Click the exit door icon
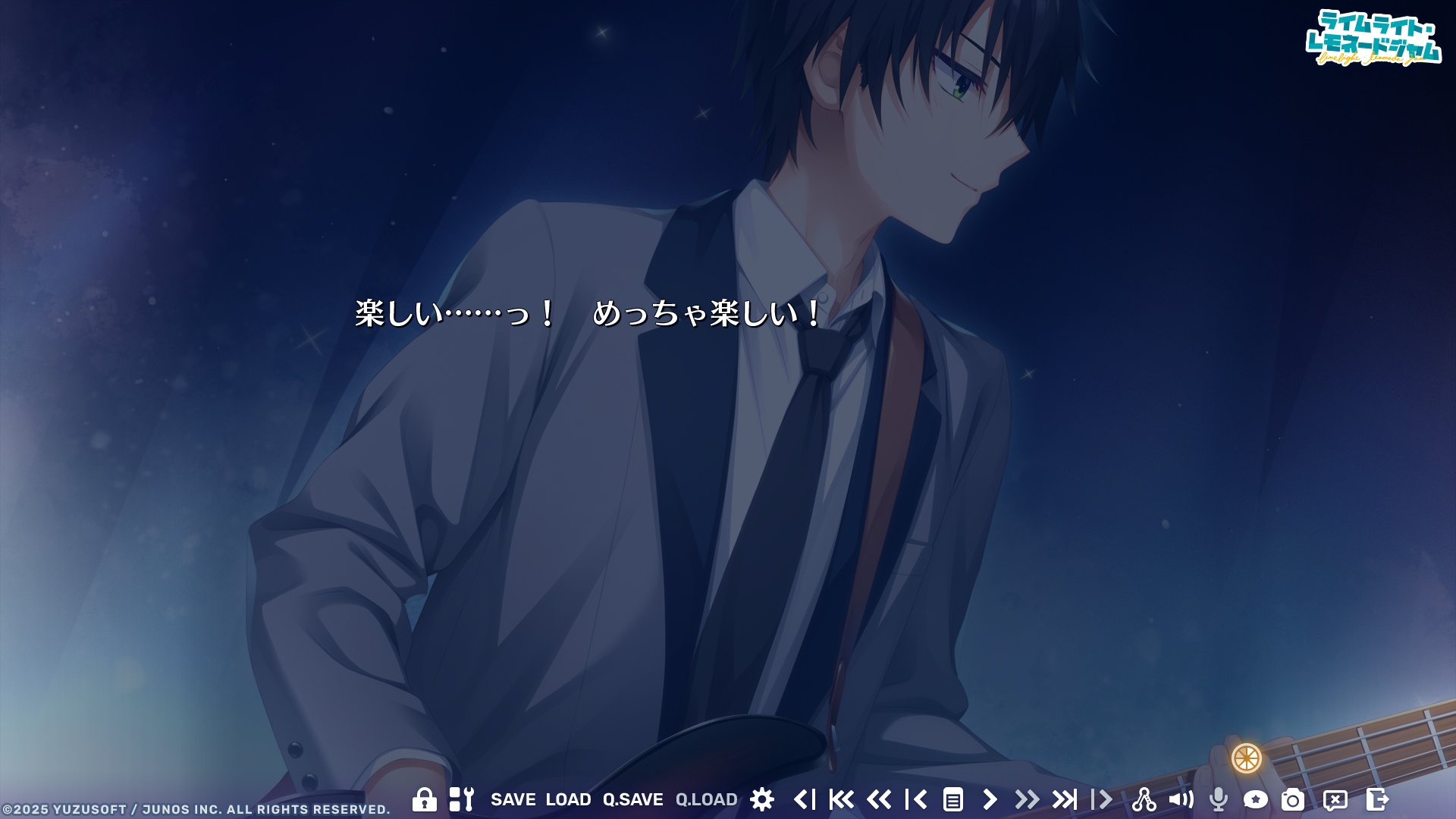Screen dimensions: 1456x819 coord(1377,799)
